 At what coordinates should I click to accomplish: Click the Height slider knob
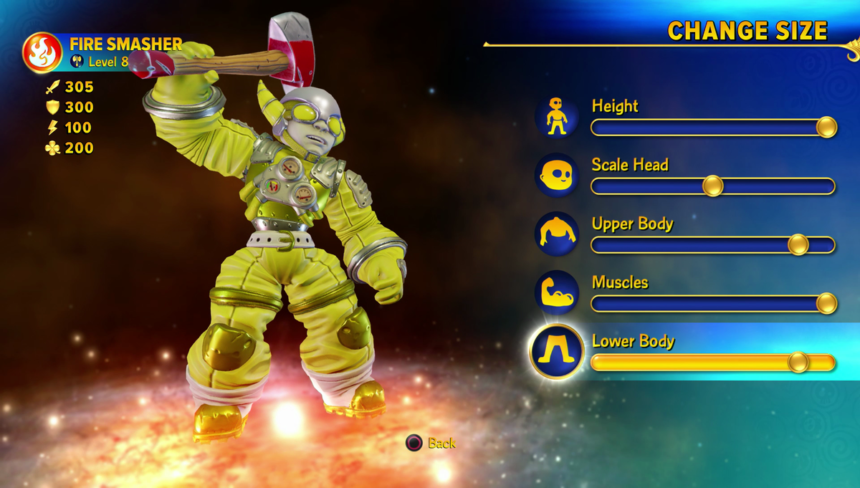[x=826, y=127]
